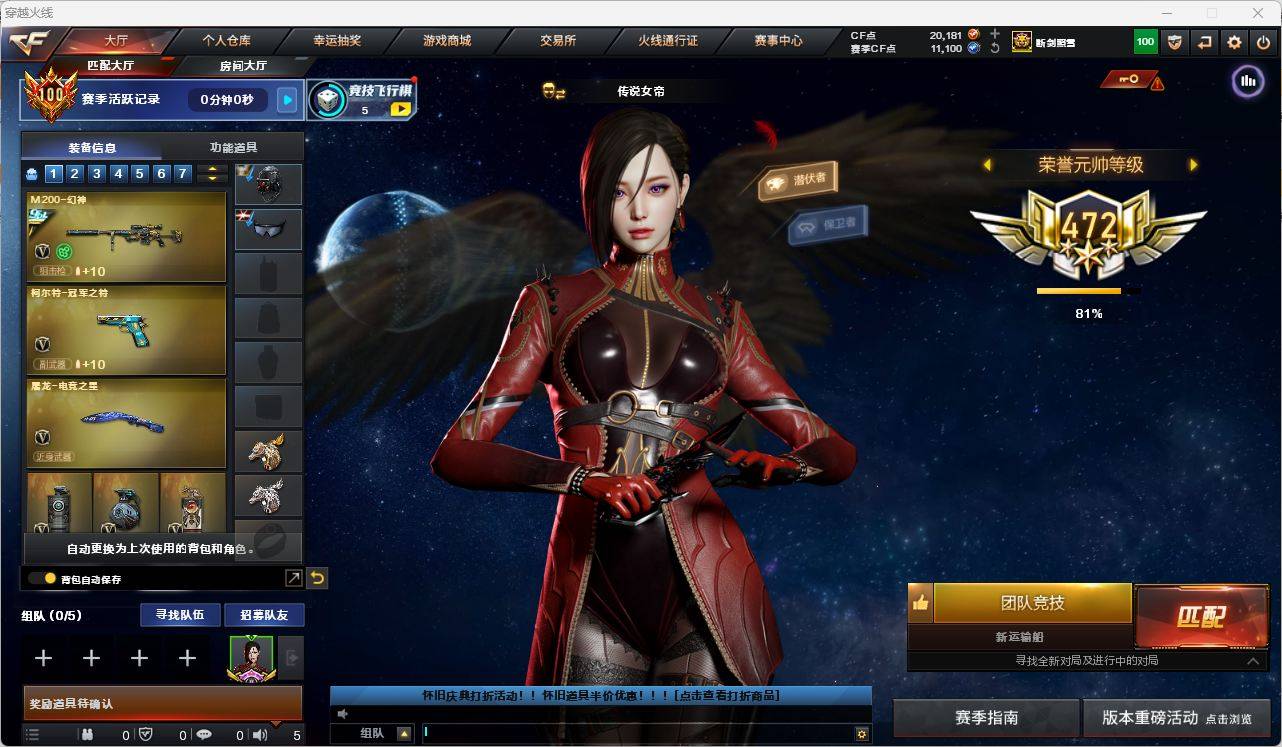Click 寻找队伍 find team button
Screen dimensions: 1282x747
pyautogui.click(x=180, y=615)
